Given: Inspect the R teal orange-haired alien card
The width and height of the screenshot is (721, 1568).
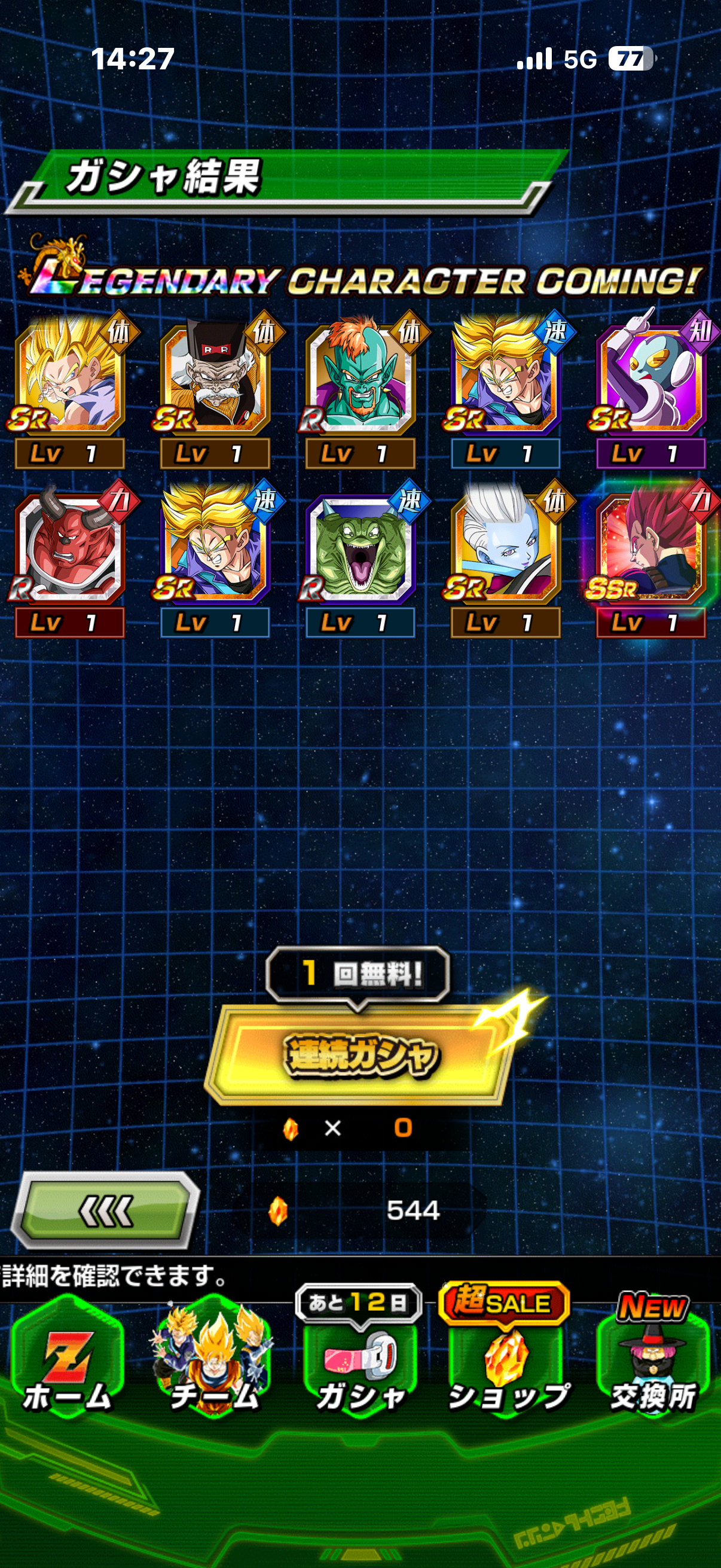Looking at the screenshot, I should [360, 379].
